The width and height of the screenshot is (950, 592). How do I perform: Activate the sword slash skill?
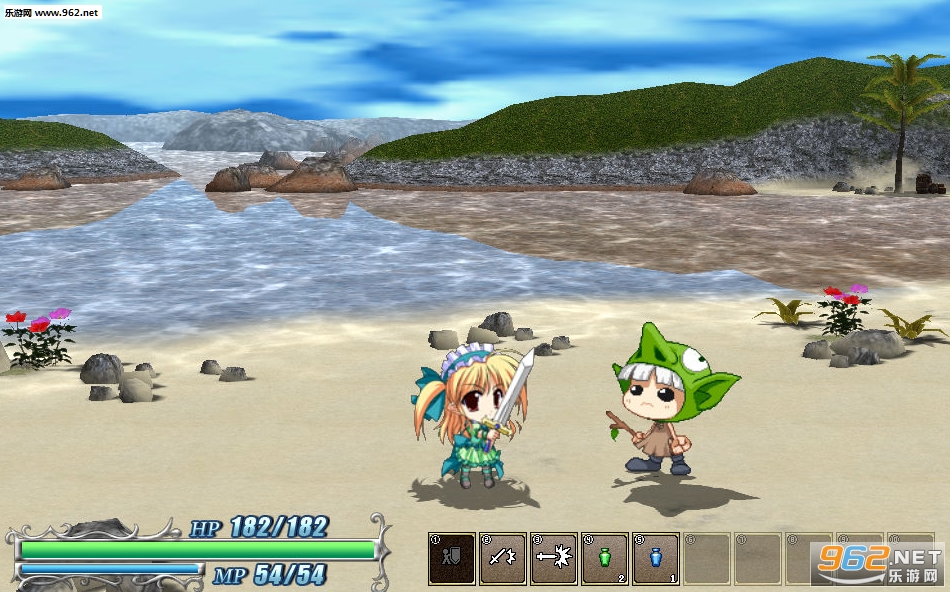(x=503, y=558)
